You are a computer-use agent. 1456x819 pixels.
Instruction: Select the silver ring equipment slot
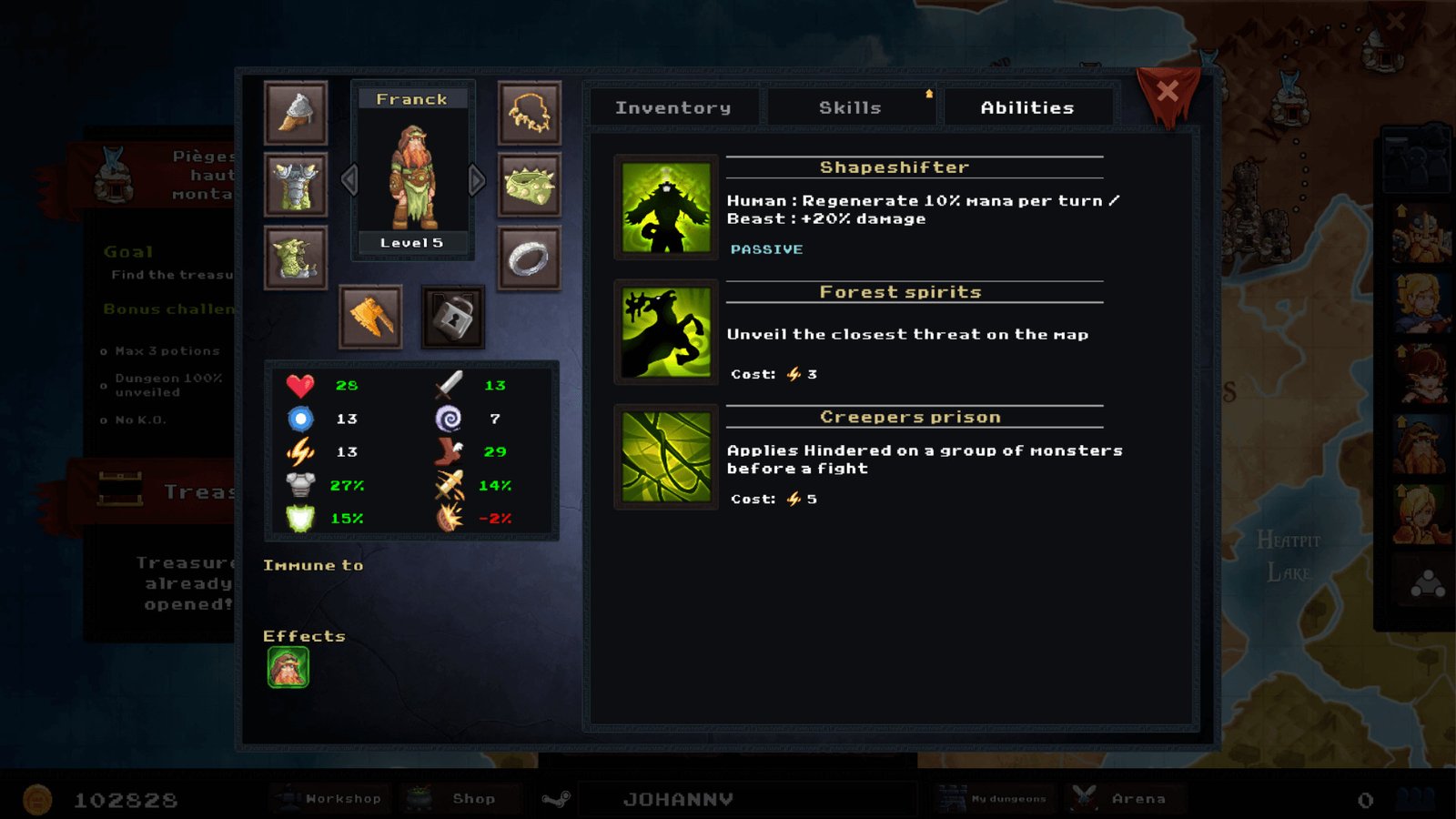click(530, 258)
